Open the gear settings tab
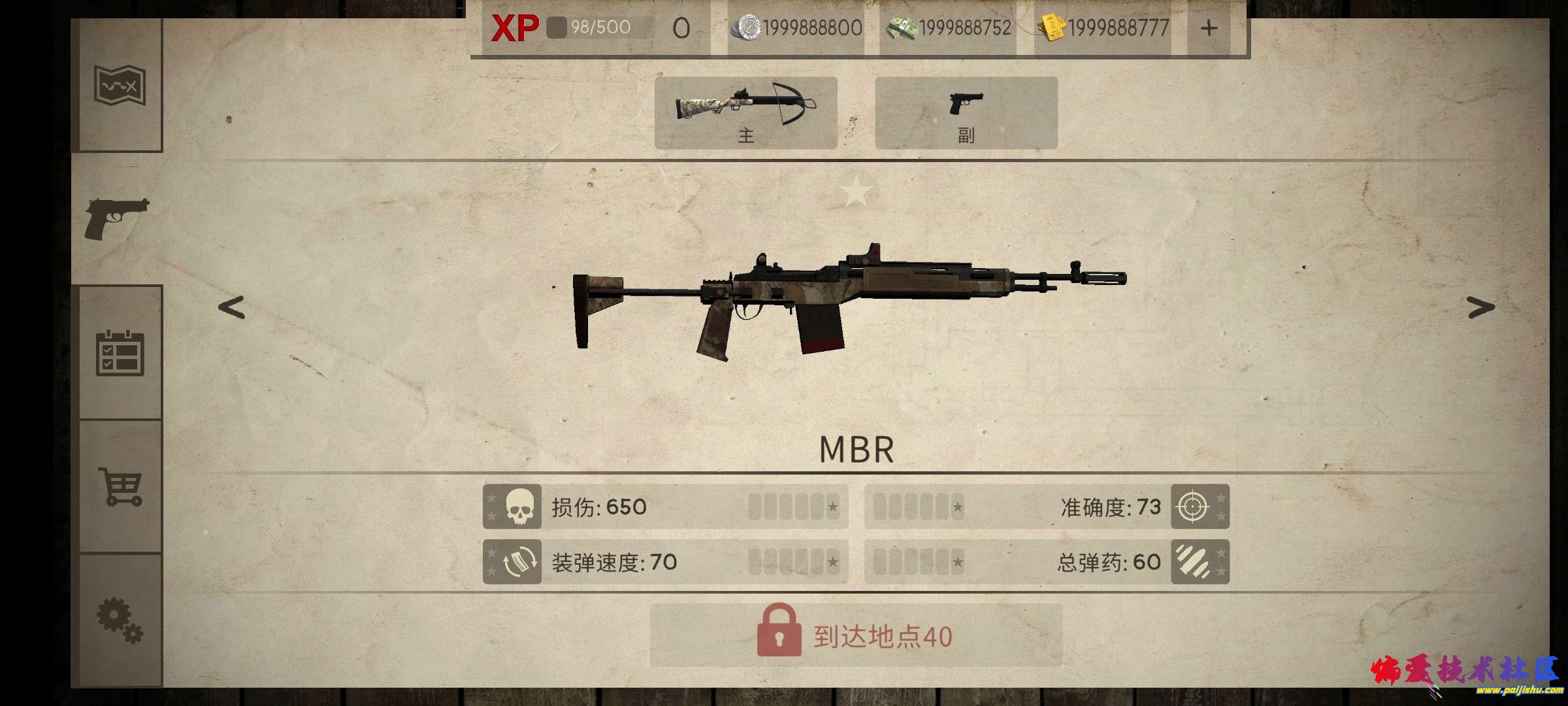 point(120,620)
